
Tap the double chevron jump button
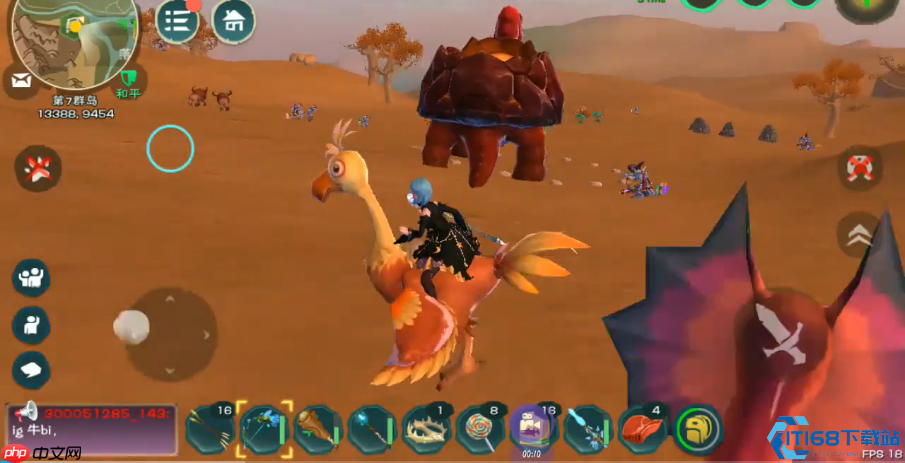coord(857,235)
